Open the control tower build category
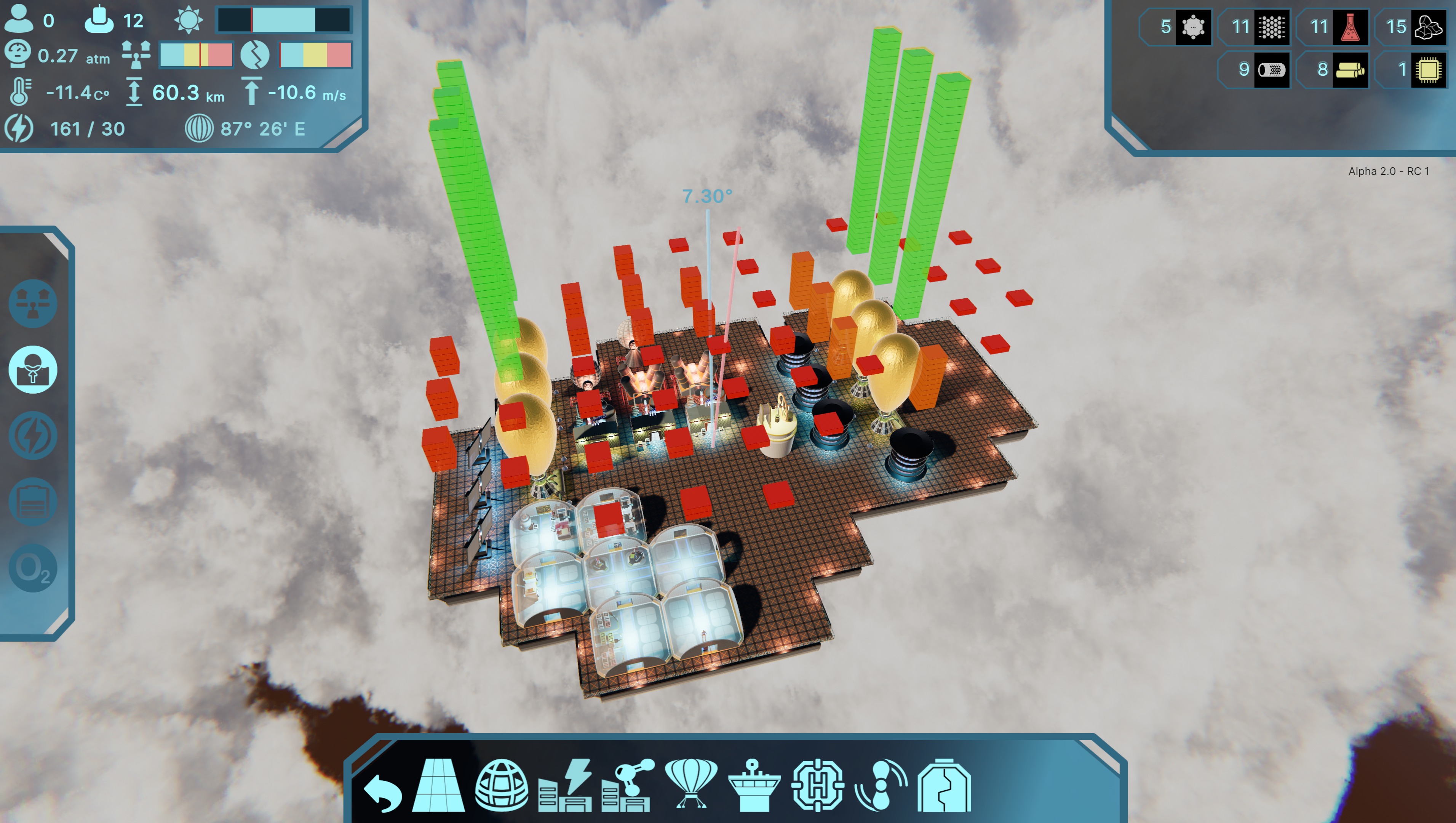 (x=754, y=786)
